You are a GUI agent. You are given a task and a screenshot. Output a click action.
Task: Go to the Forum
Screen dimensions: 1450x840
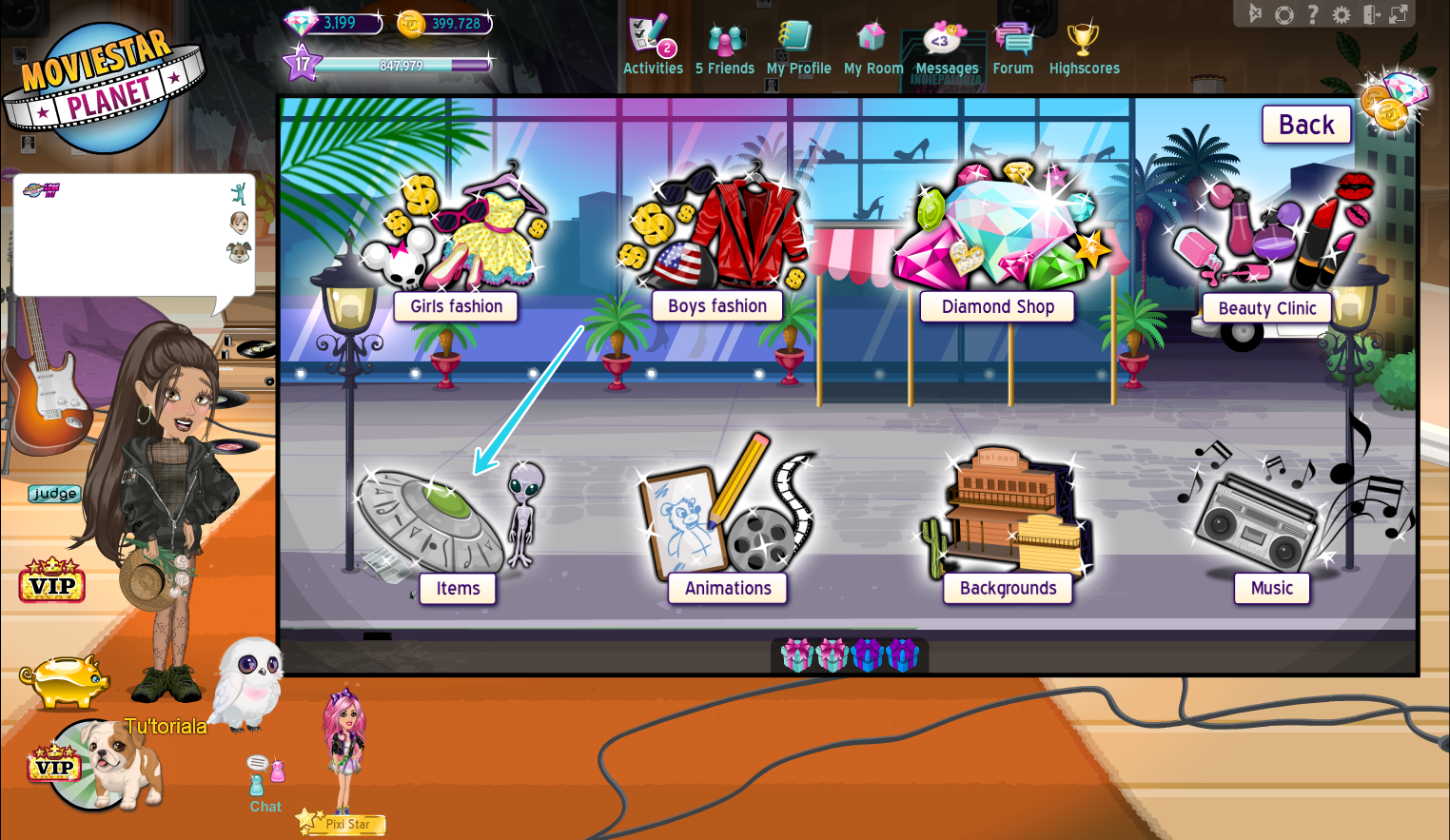pyautogui.click(x=1012, y=43)
